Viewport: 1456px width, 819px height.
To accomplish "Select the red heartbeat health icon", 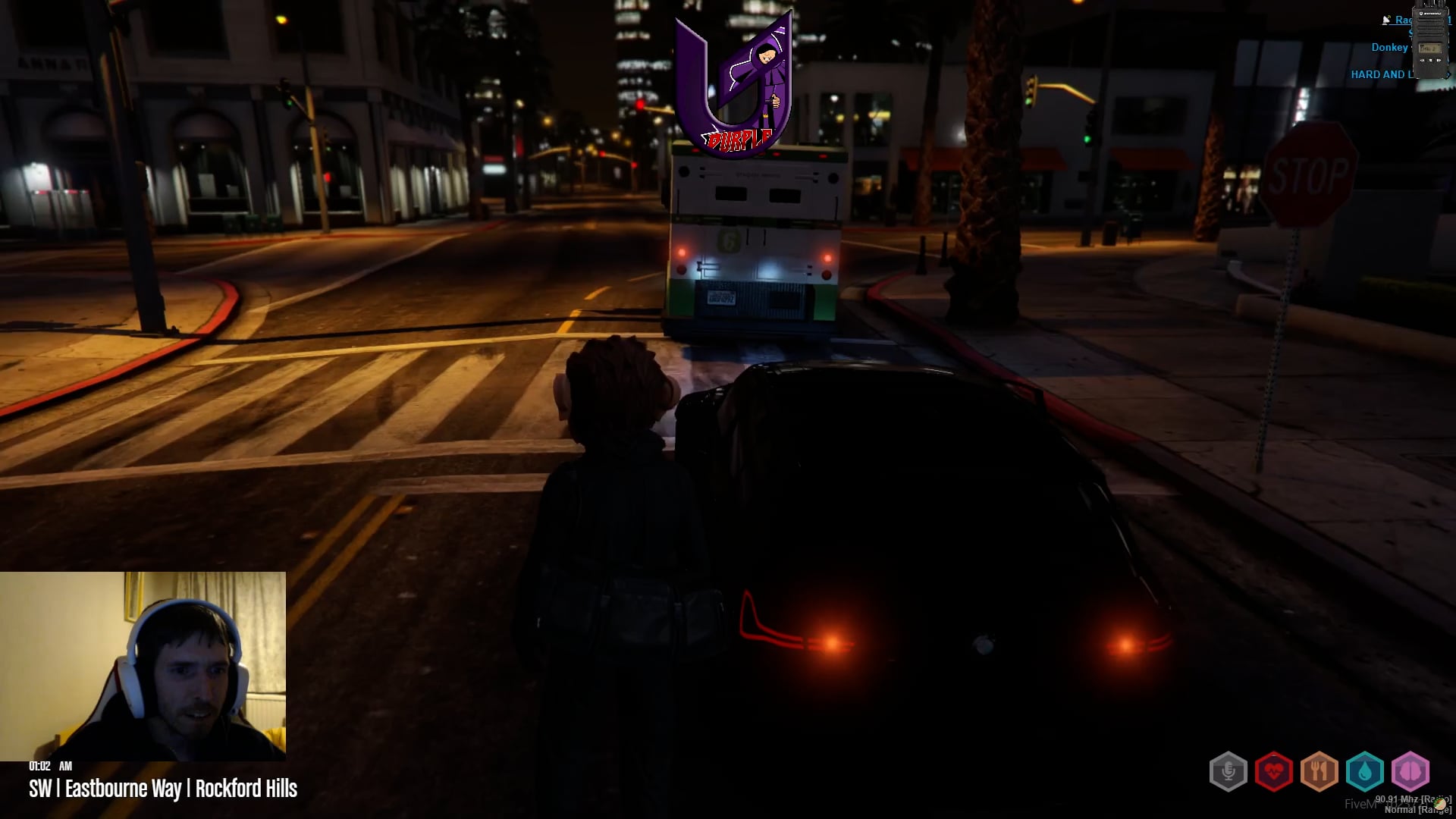I will [1273, 772].
